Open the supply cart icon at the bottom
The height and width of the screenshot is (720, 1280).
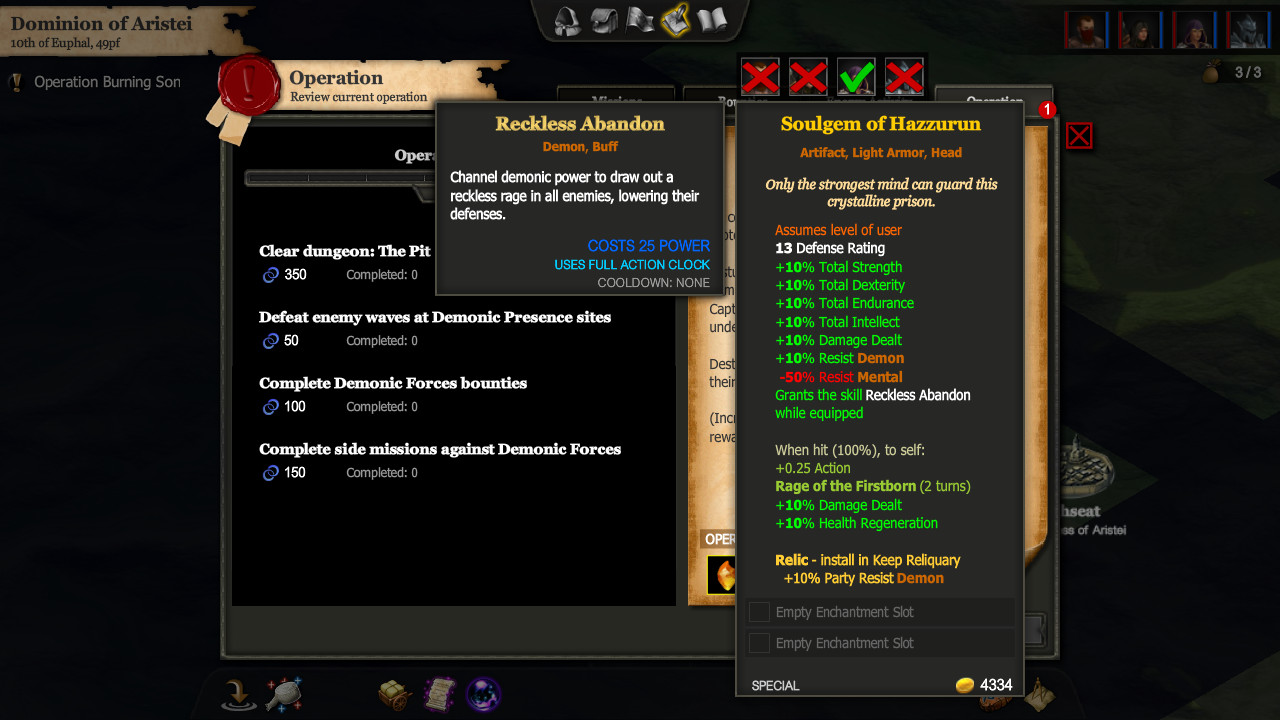click(392, 693)
